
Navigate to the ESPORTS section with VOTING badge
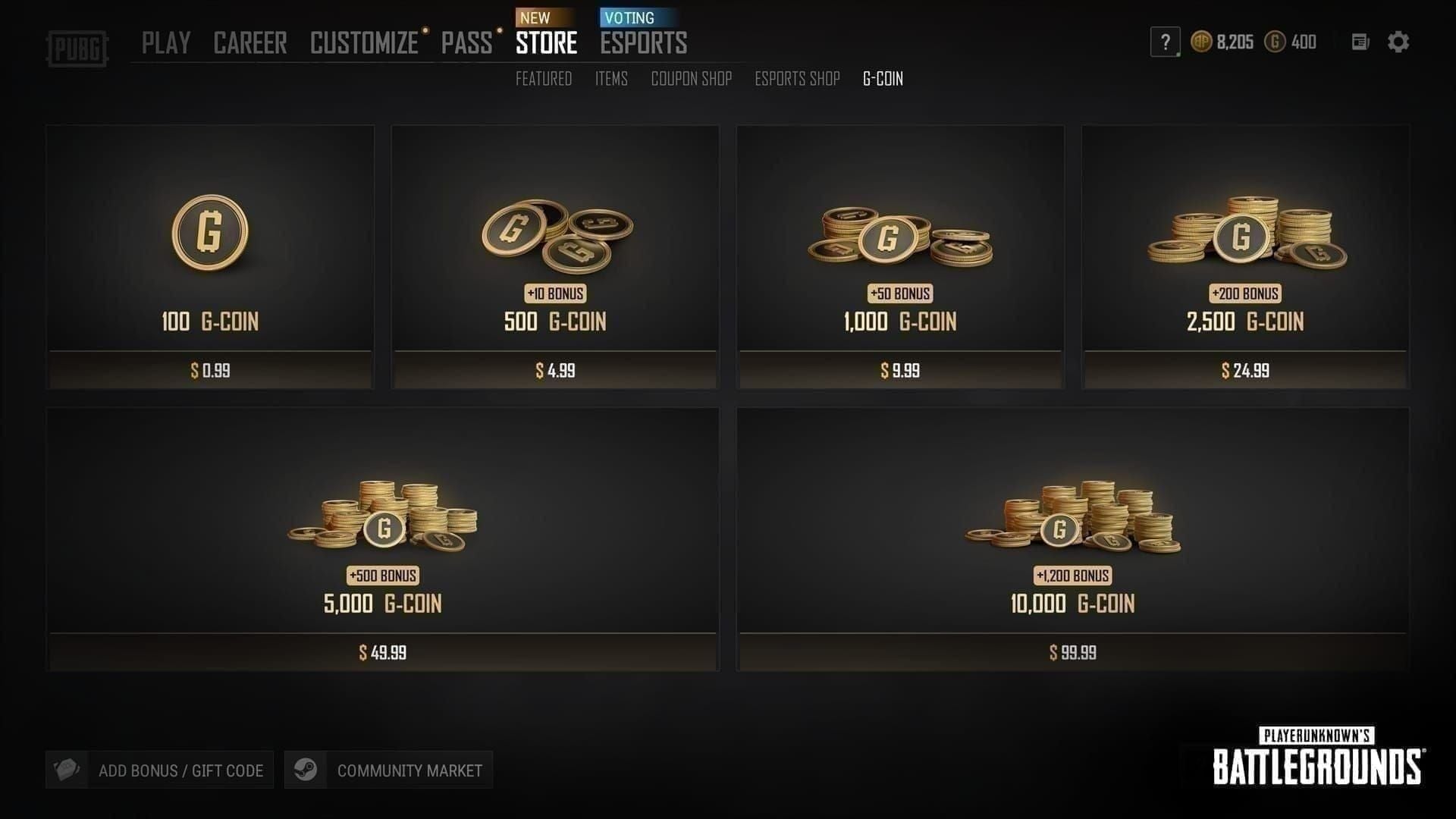643,43
